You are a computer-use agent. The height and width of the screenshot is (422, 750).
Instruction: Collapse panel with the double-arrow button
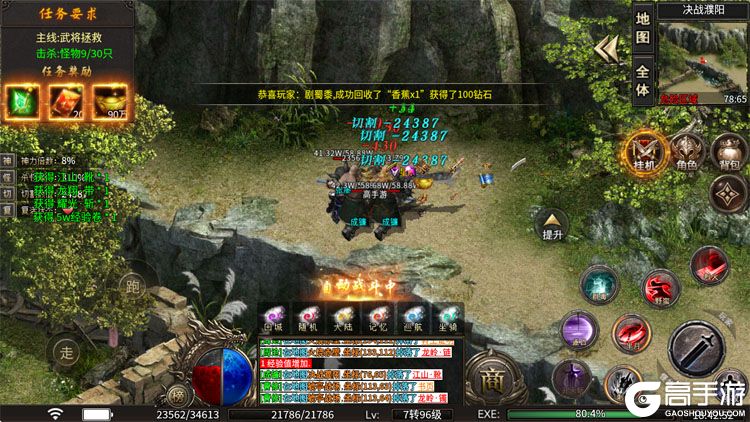tap(605, 50)
